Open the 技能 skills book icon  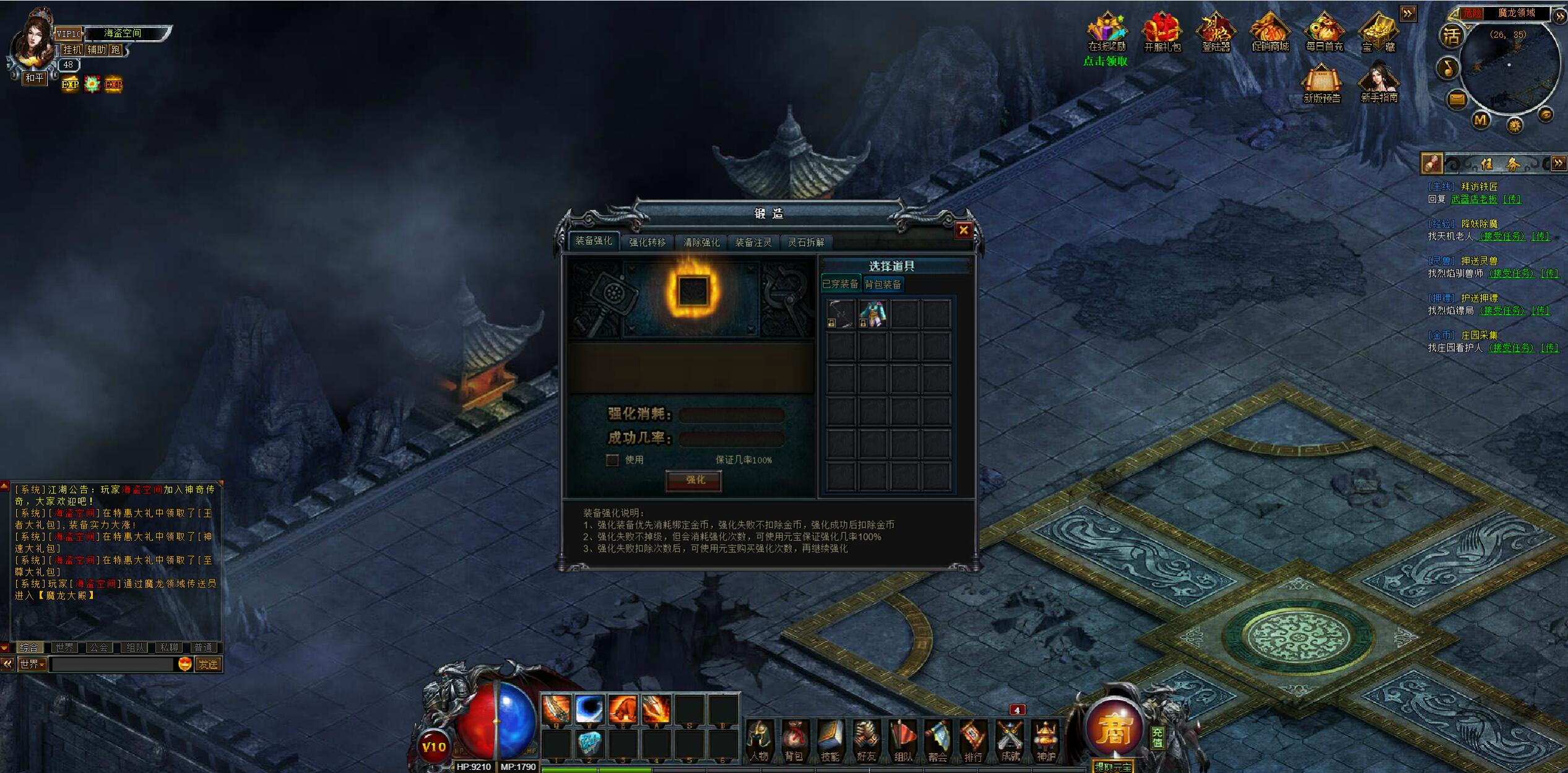pyautogui.click(x=830, y=740)
